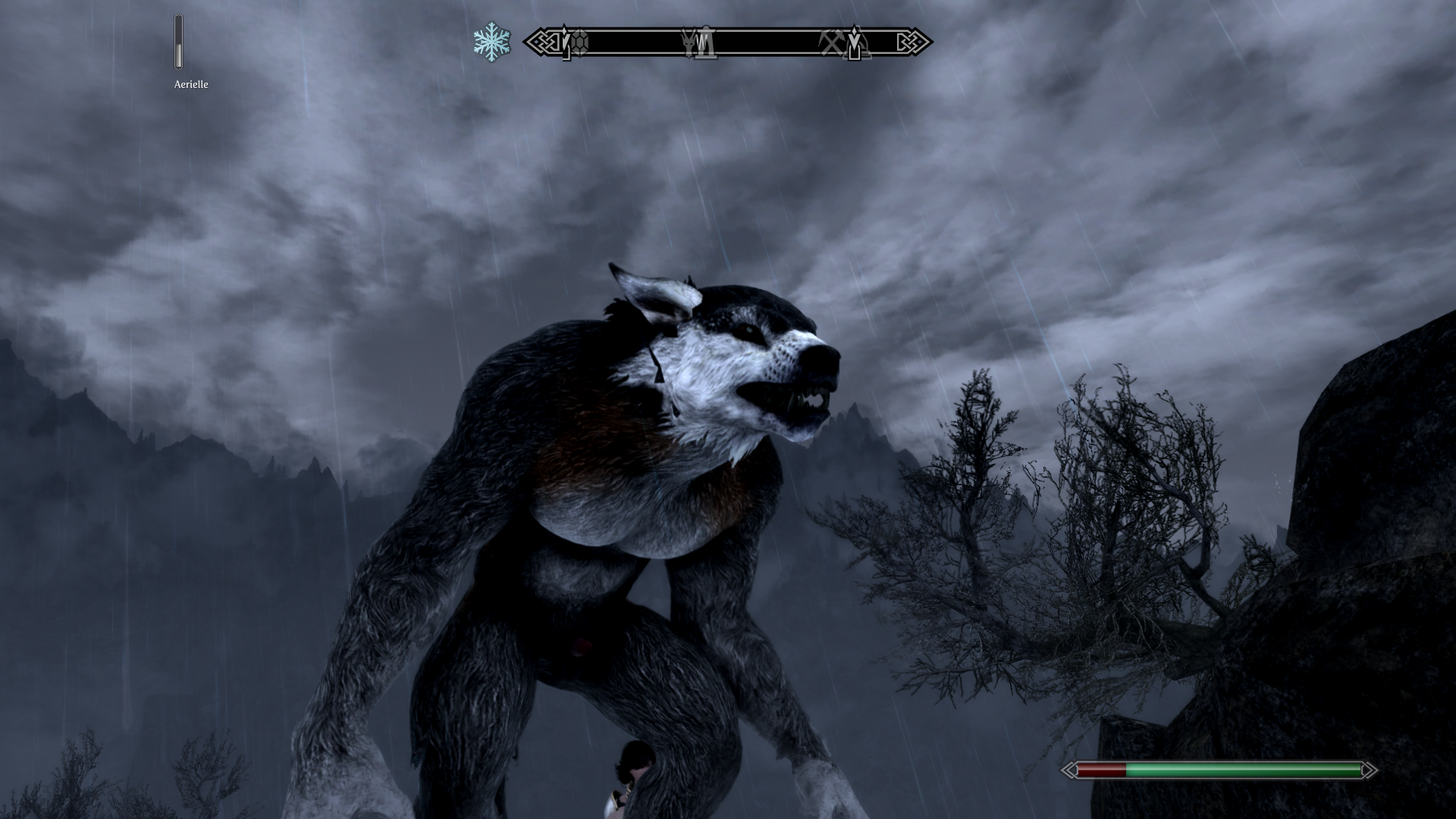Click the werewolf's snarling head

pyautogui.click(x=758, y=364)
